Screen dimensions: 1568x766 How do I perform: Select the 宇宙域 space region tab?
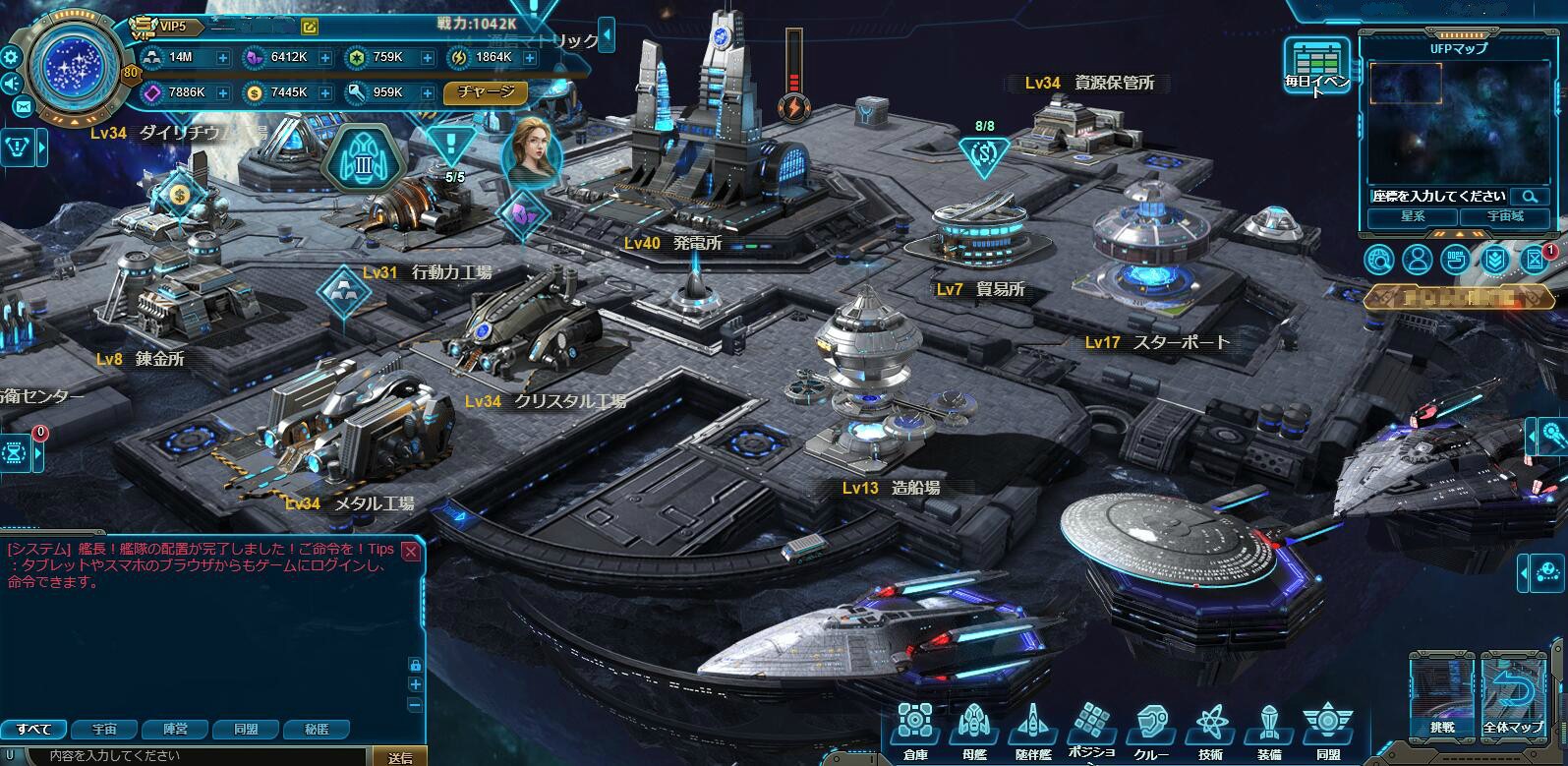point(1503,216)
